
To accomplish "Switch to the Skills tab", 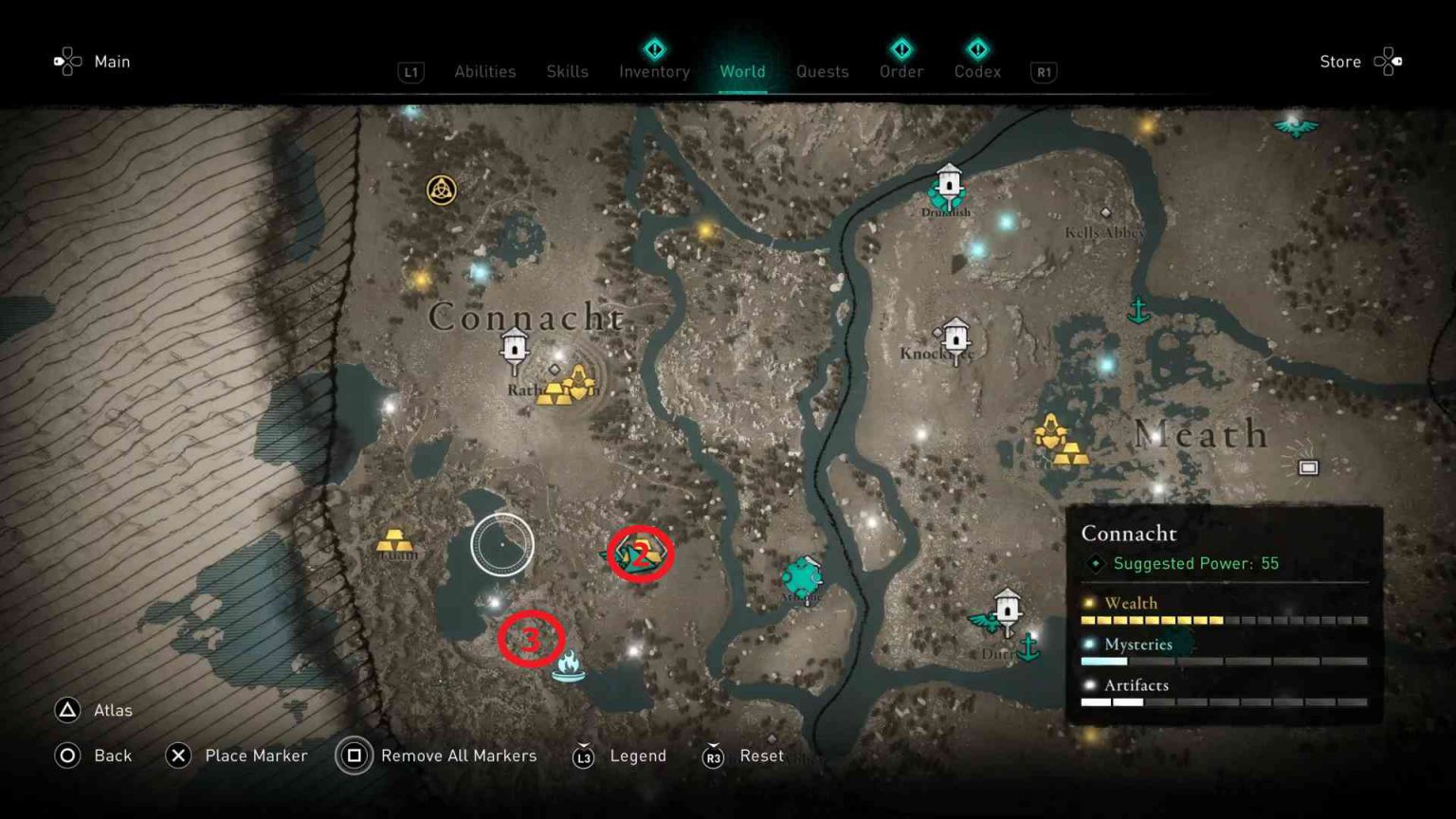I will click(567, 71).
